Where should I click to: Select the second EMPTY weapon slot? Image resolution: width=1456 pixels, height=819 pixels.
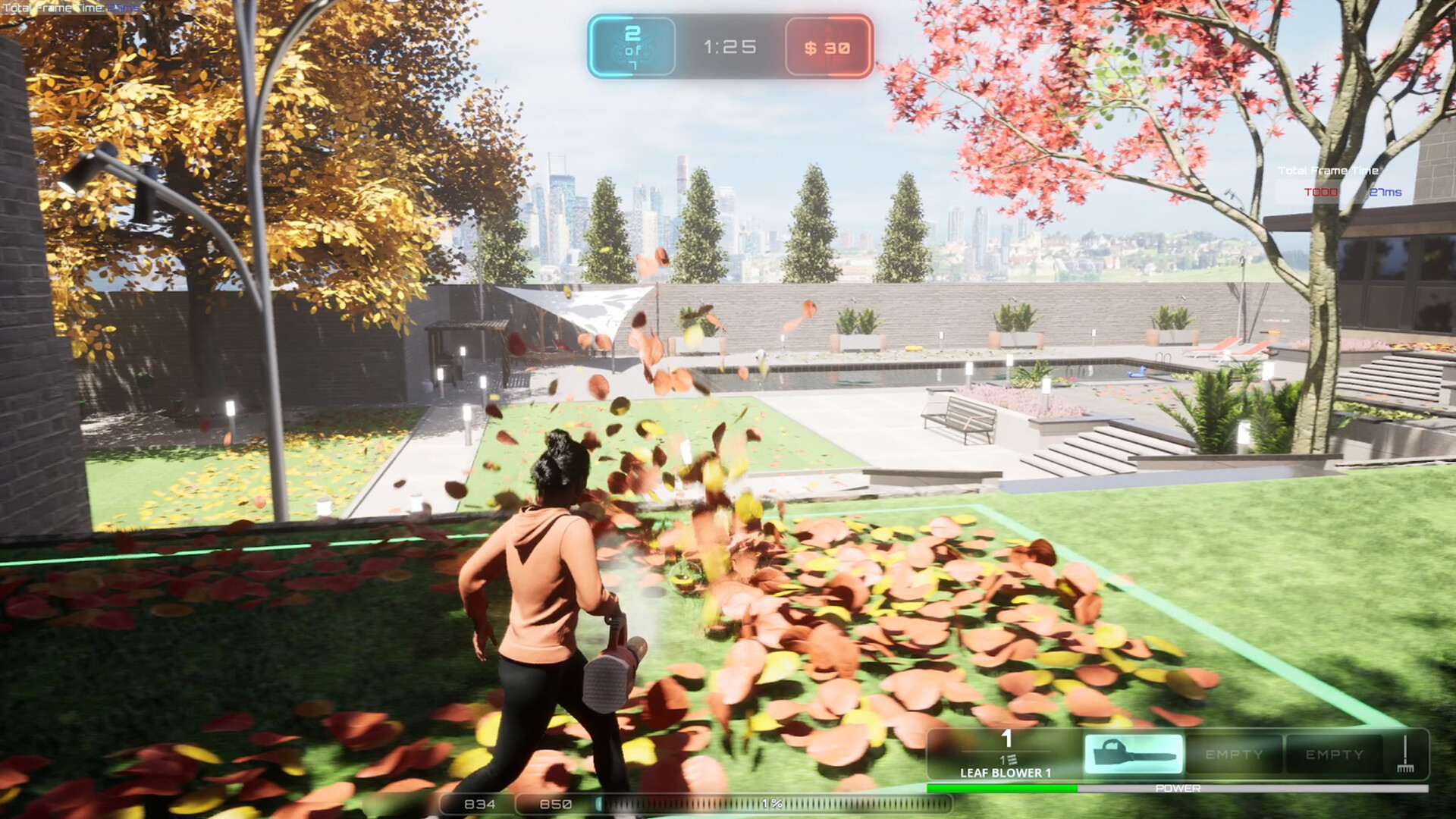point(1335,755)
